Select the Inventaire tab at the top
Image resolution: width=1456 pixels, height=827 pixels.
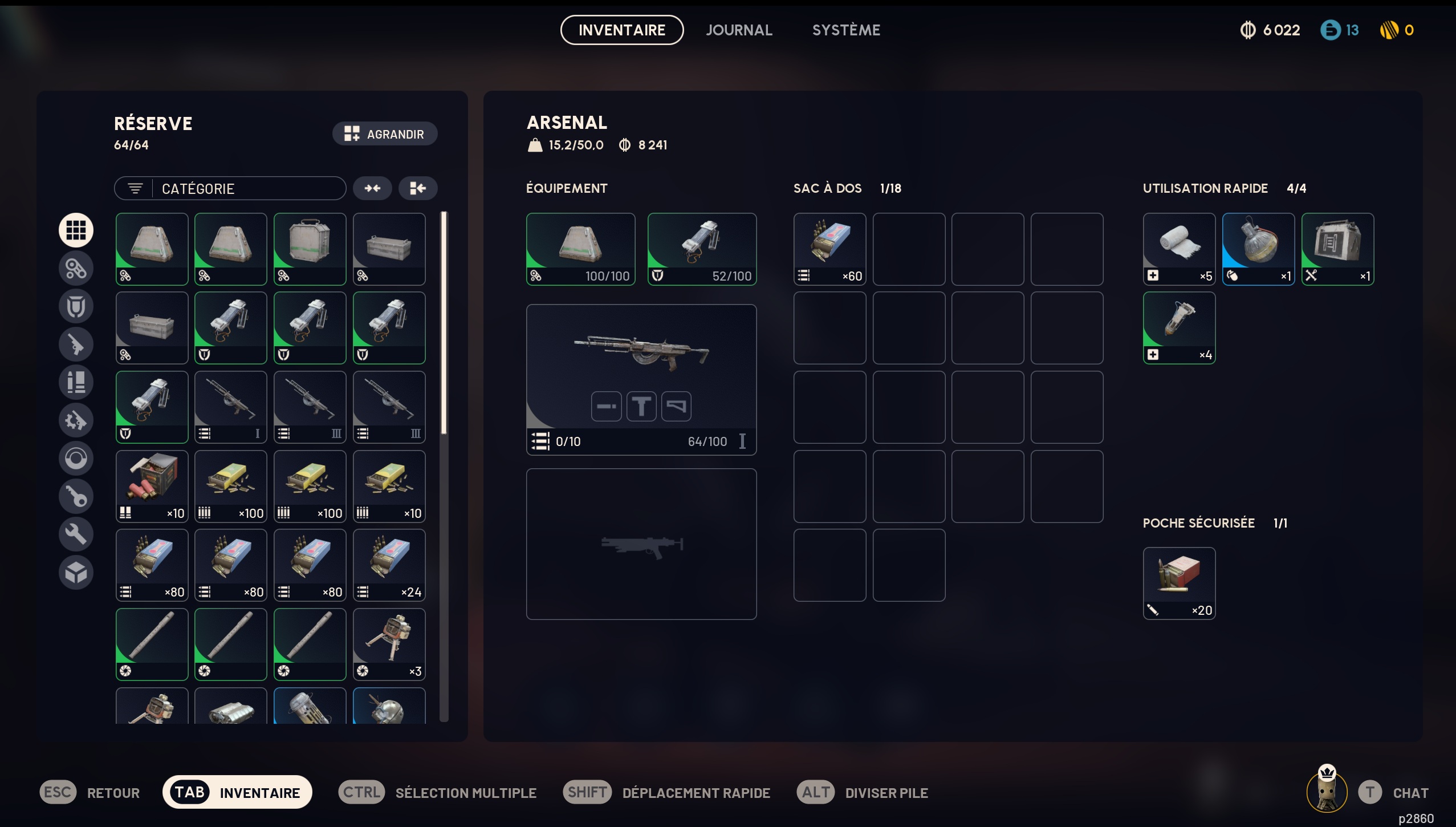tap(621, 30)
